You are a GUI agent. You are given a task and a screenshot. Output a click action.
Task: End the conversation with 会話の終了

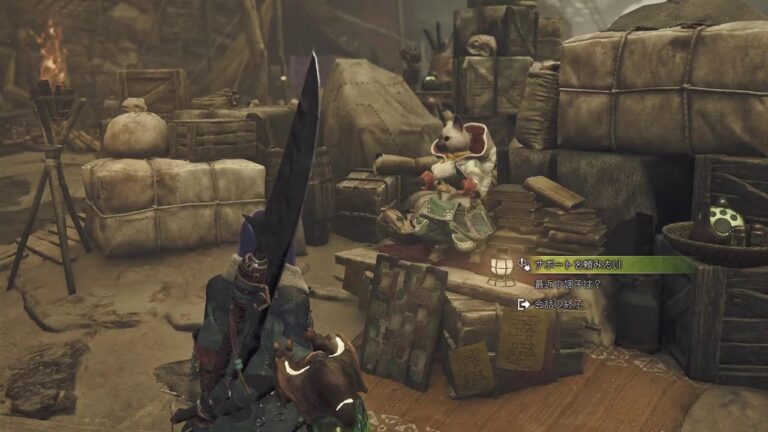pyautogui.click(x=557, y=304)
